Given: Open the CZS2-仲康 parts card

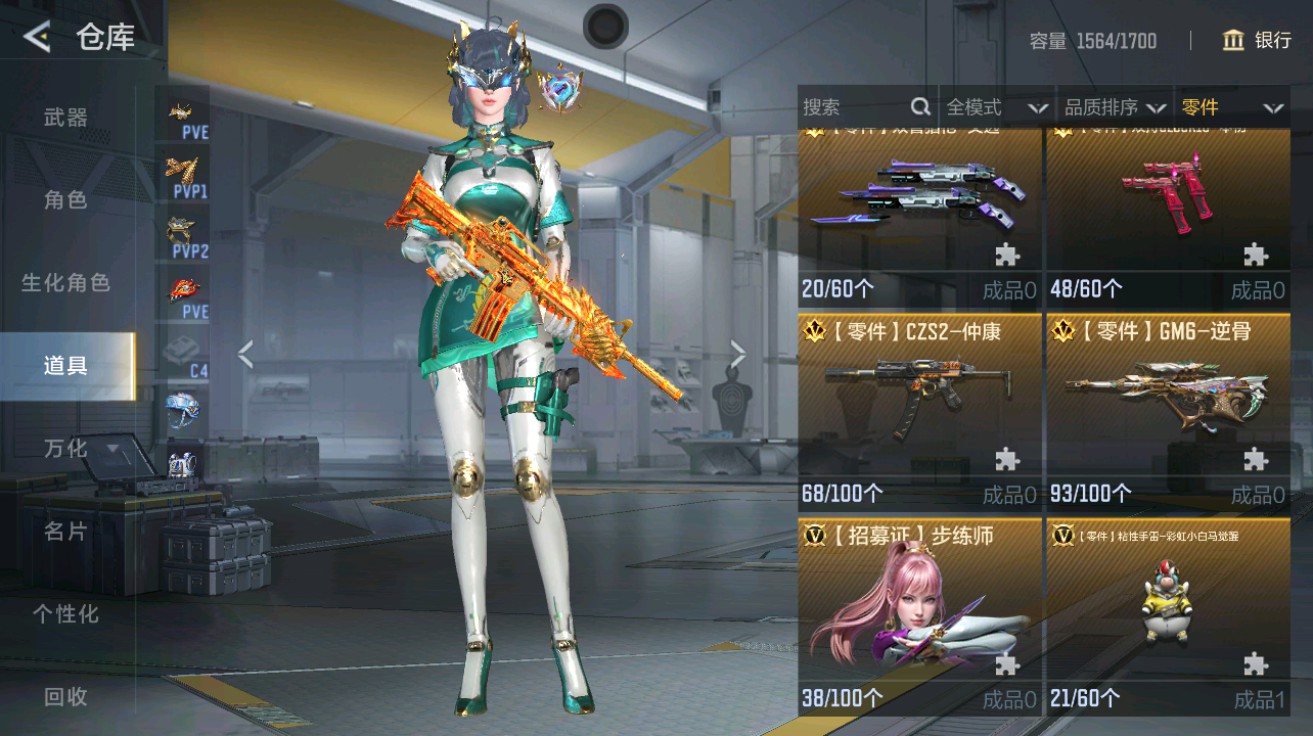Looking at the screenshot, I should 920,410.
